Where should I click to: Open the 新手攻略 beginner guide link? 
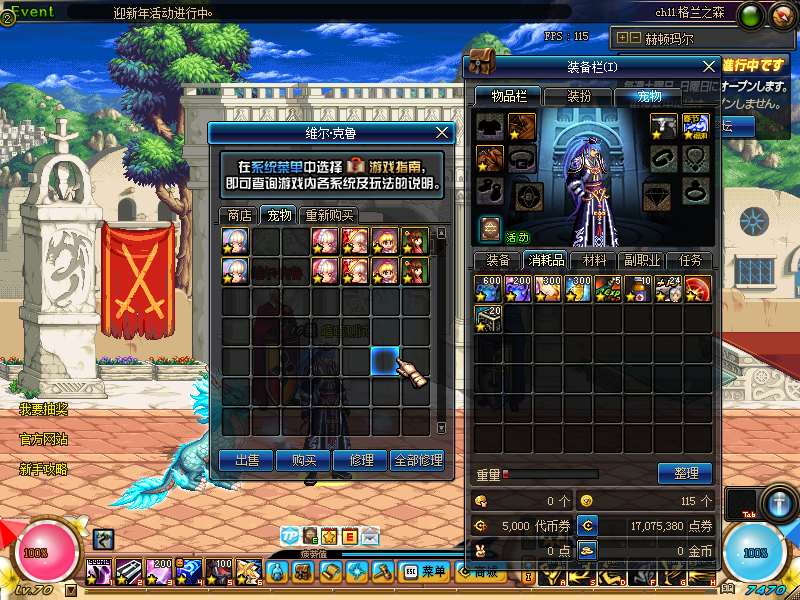[44, 469]
